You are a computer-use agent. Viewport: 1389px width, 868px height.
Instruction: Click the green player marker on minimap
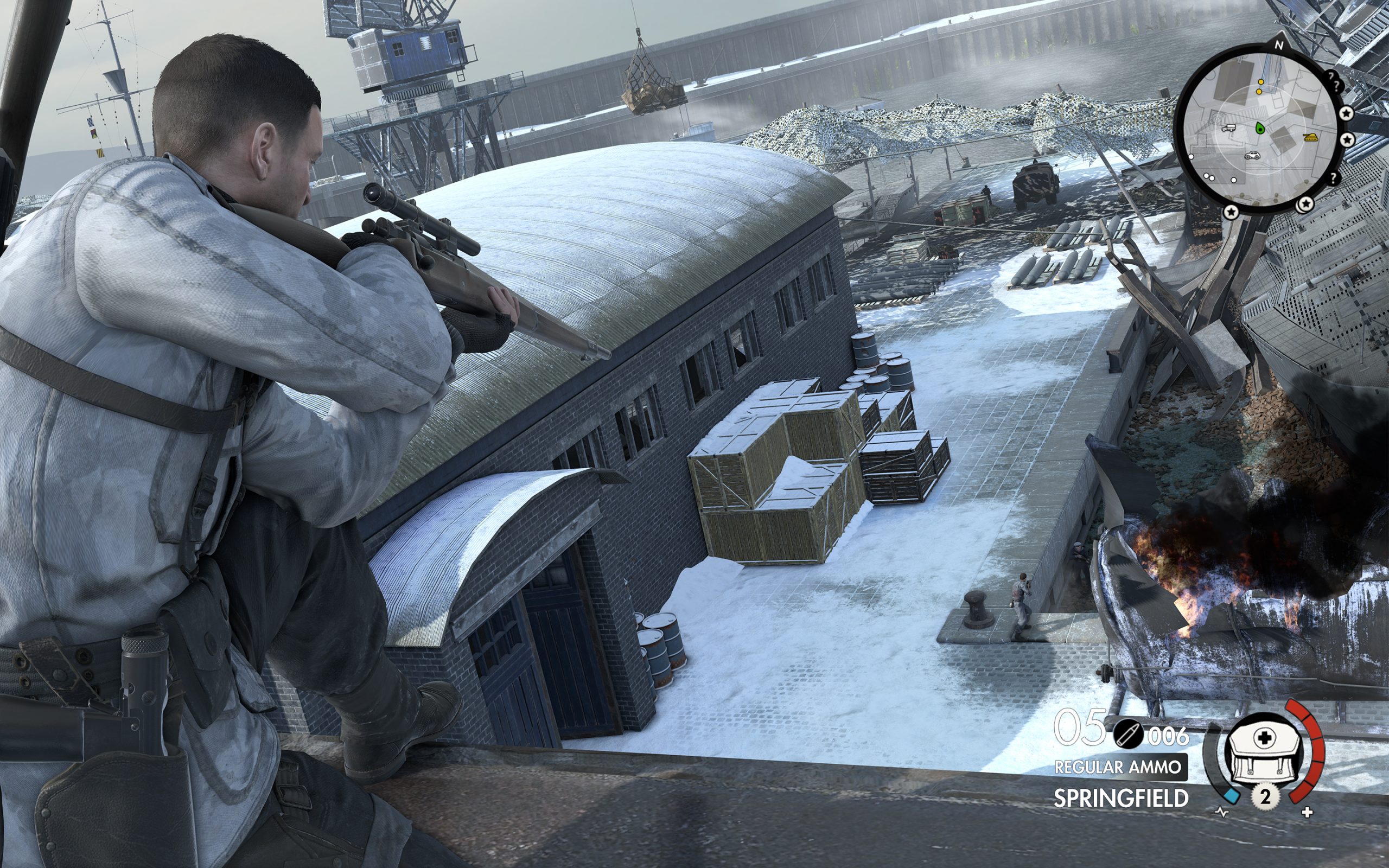[1260, 127]
